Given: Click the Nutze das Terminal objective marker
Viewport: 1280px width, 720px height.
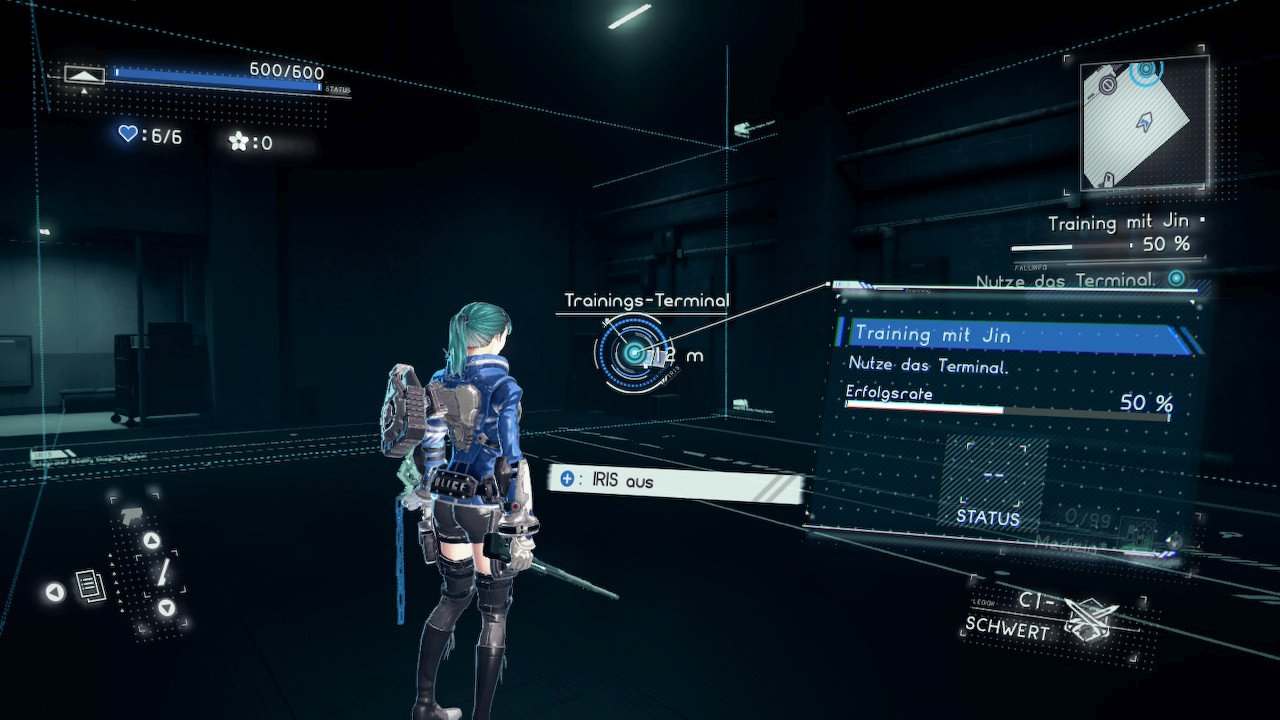Looking at the screenshot, I should click(x=1177, y=279).
